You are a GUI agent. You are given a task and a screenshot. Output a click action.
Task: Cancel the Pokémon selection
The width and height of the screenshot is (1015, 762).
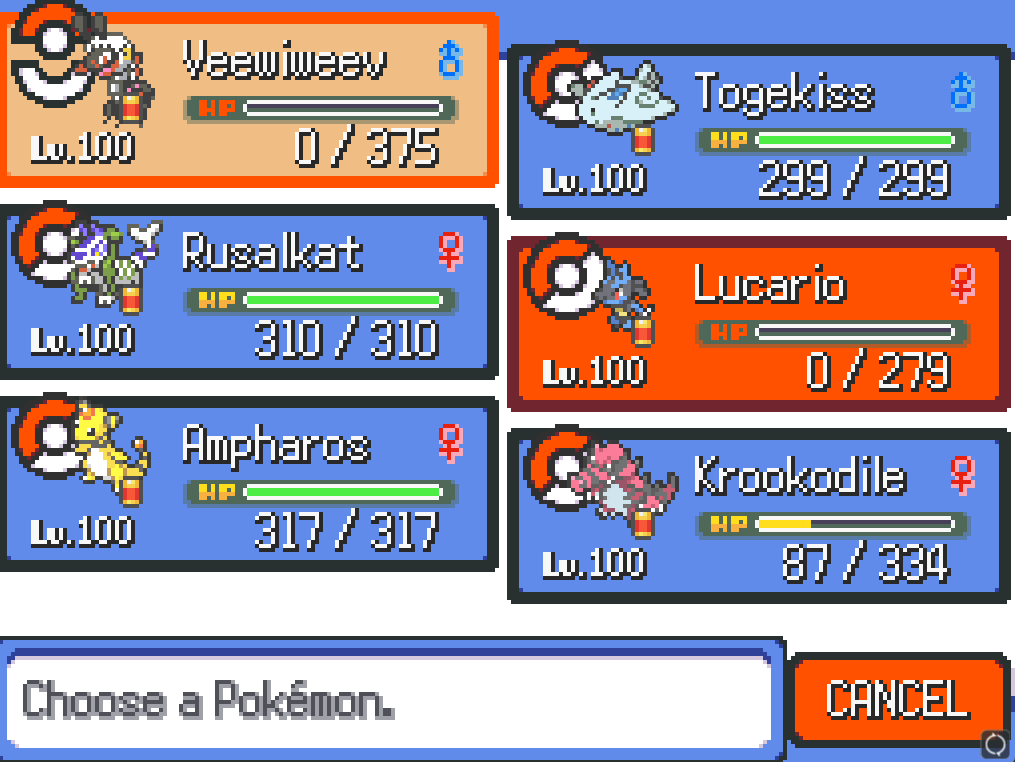click(897, 699)
